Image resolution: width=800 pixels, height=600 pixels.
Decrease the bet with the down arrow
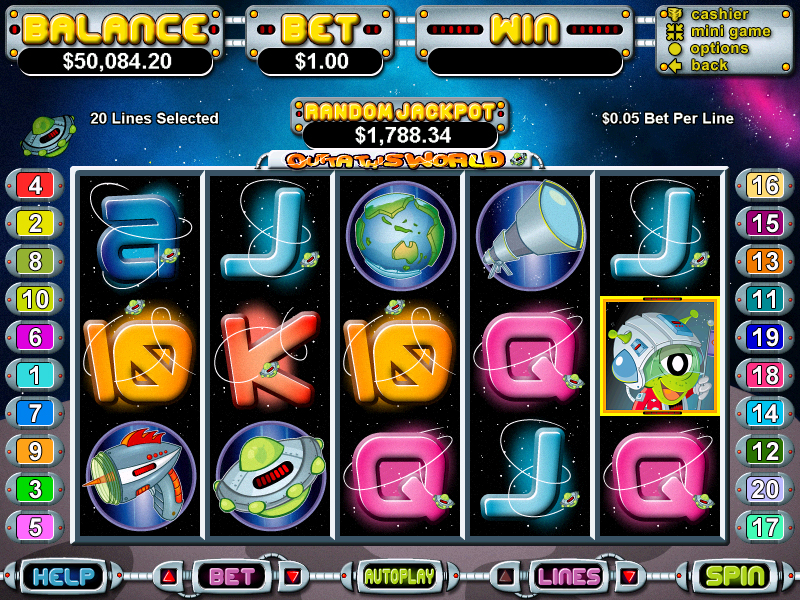292,576
